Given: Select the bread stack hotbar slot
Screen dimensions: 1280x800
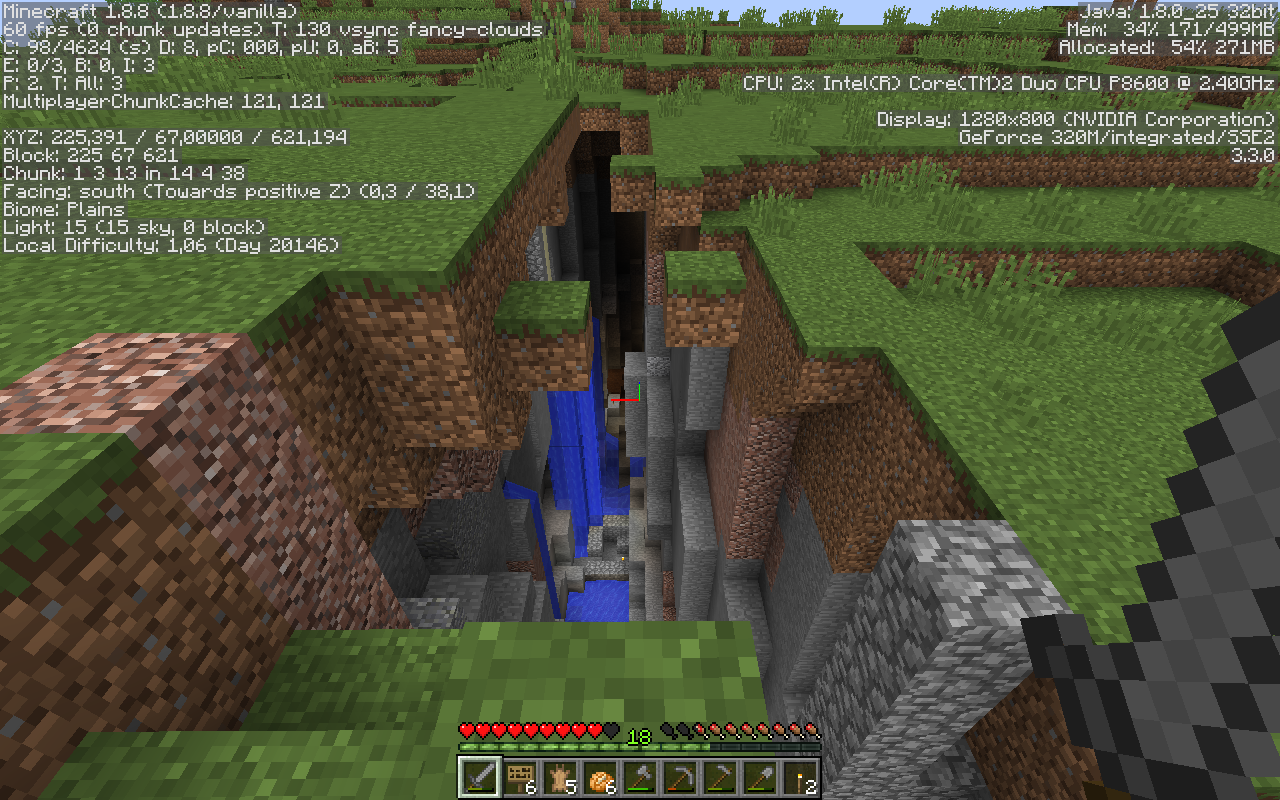Looking at the screenshot, I should (x=599, y=776).
